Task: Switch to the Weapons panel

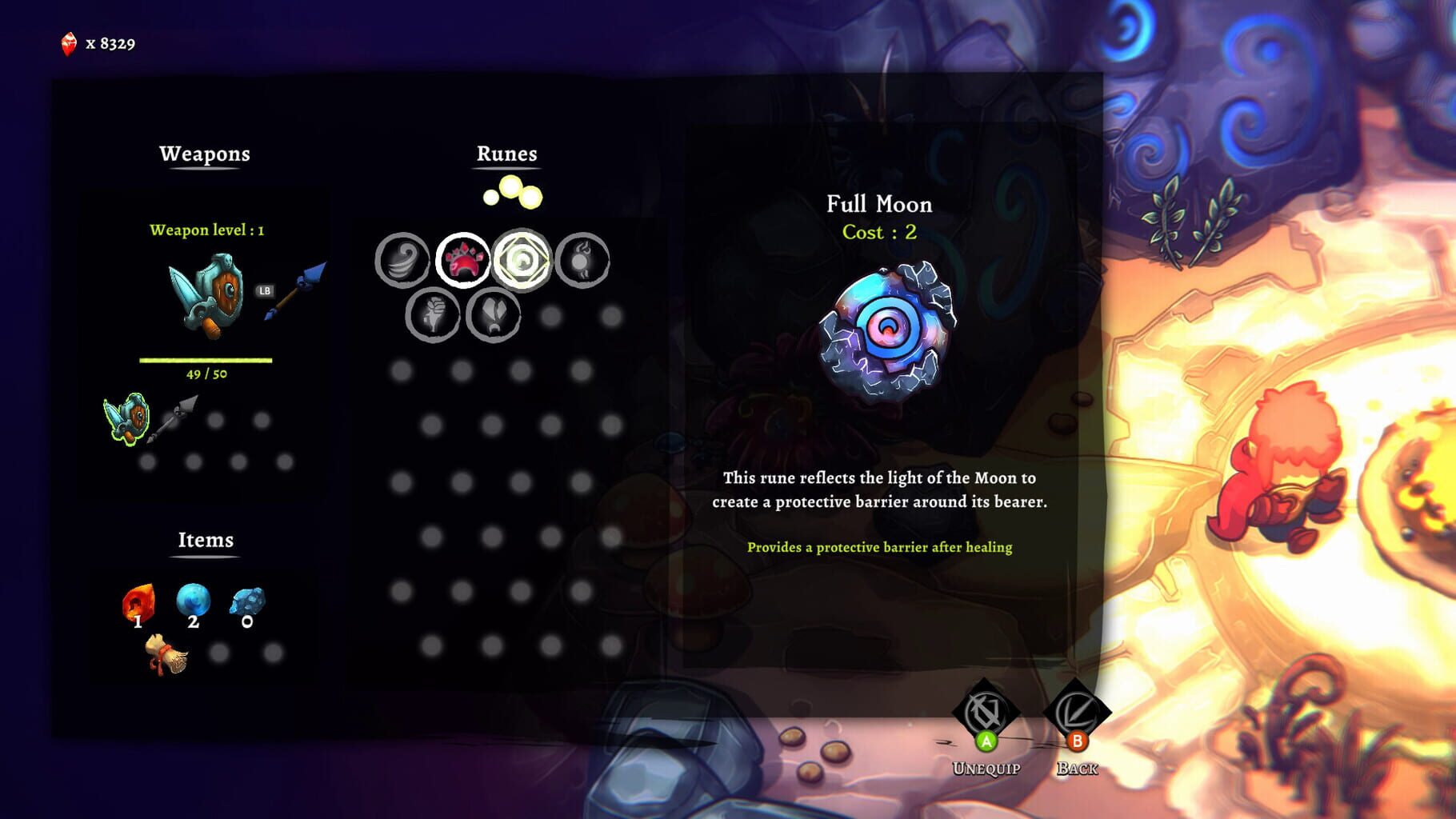Action: (x=206, y=154)
